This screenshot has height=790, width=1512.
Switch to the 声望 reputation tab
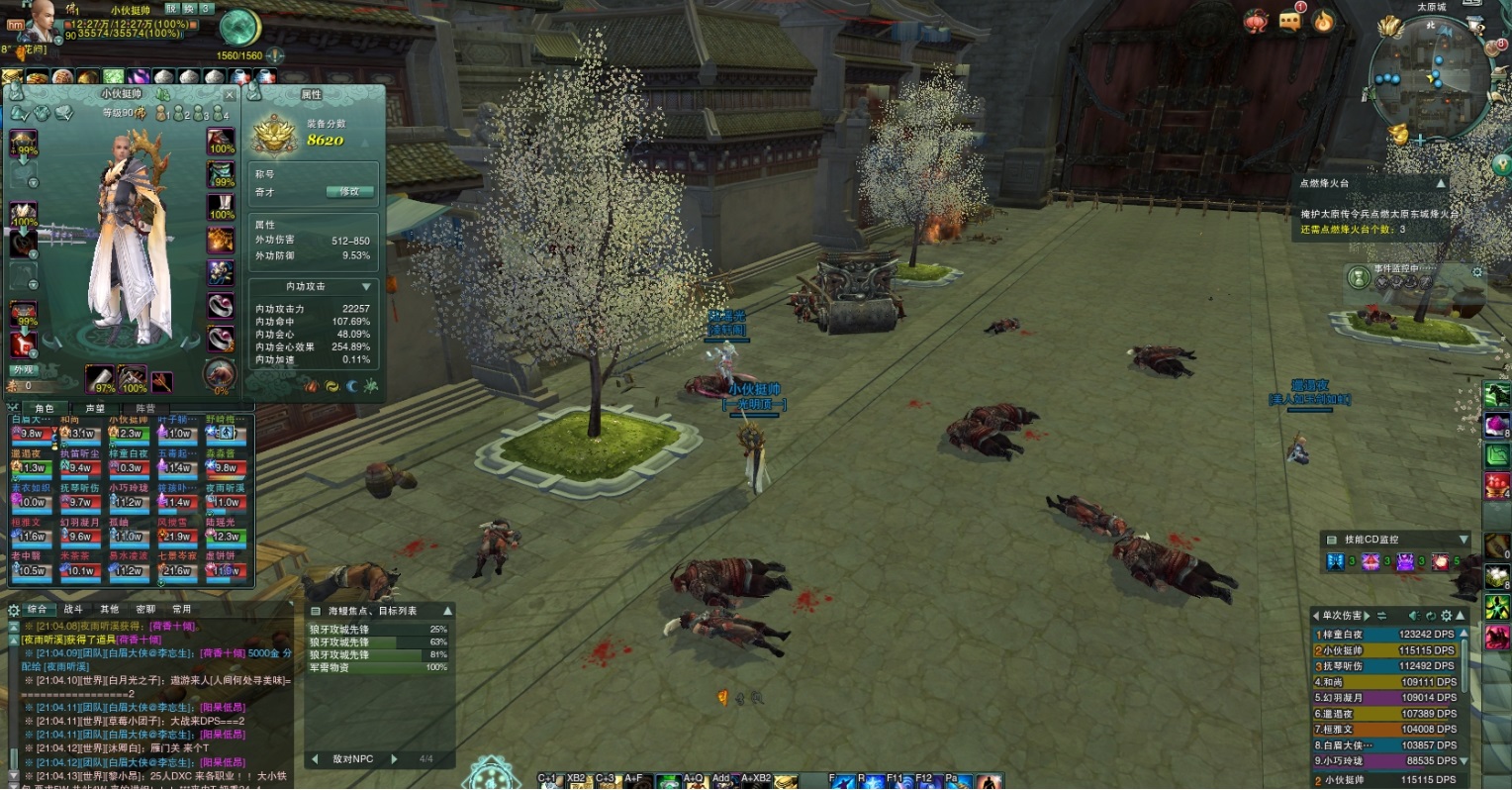tap(96, 408)
